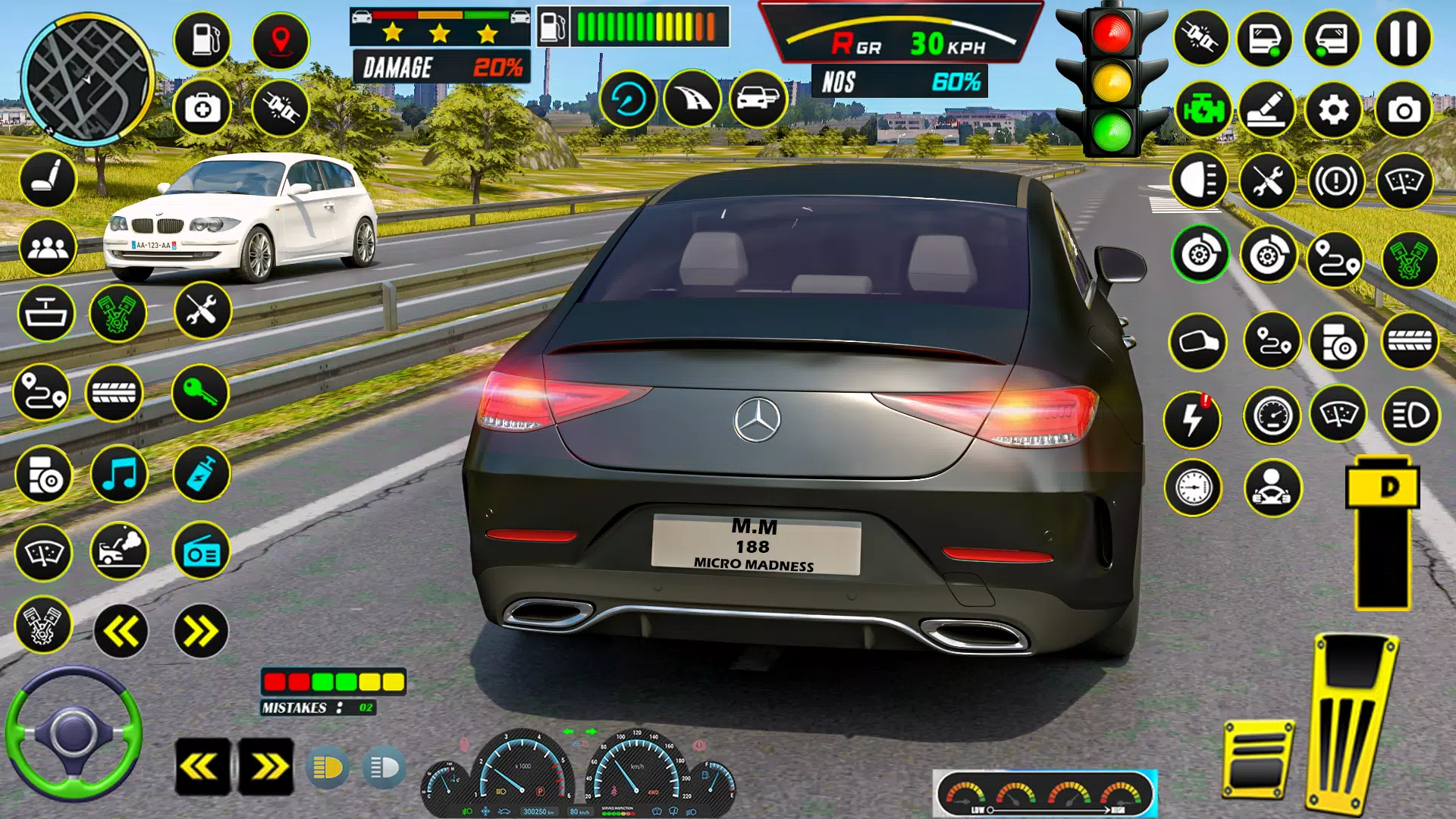The height and width of the screenshot is (819, 1456).
Task: Show the passengers group icon
Action: point(48,247)
